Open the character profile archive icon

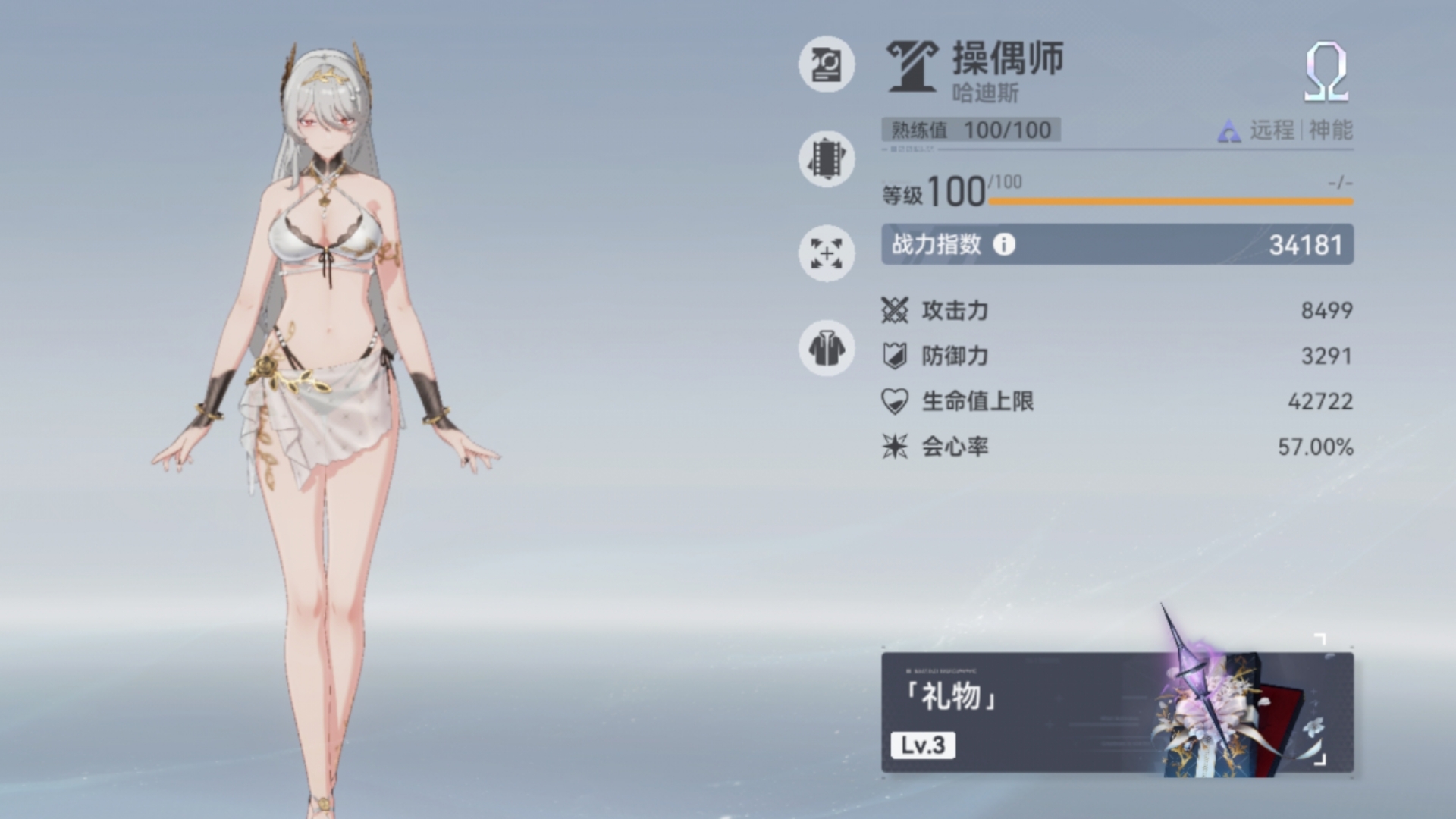[826, 64]
